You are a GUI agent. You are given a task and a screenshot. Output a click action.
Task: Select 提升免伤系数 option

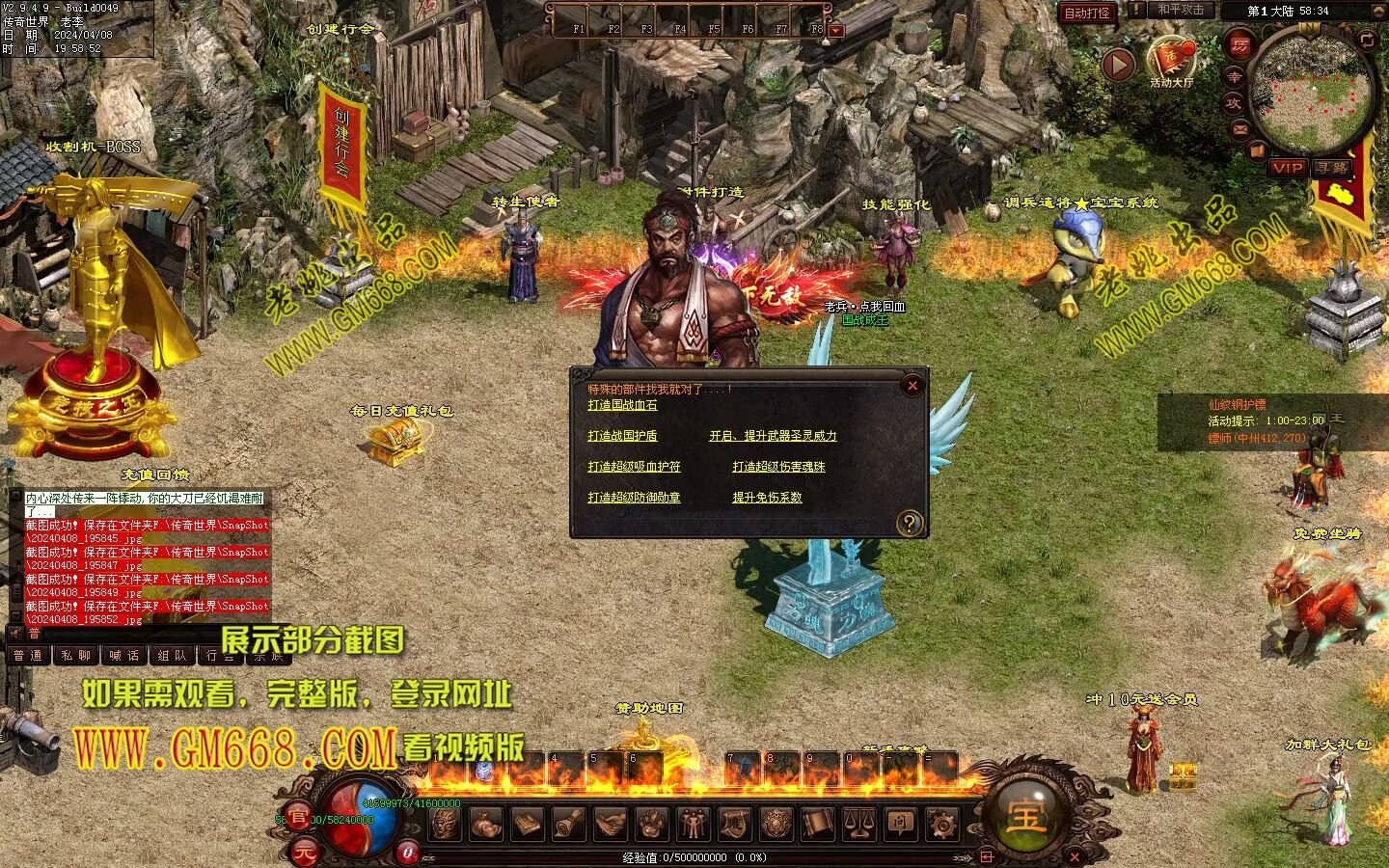767,498
